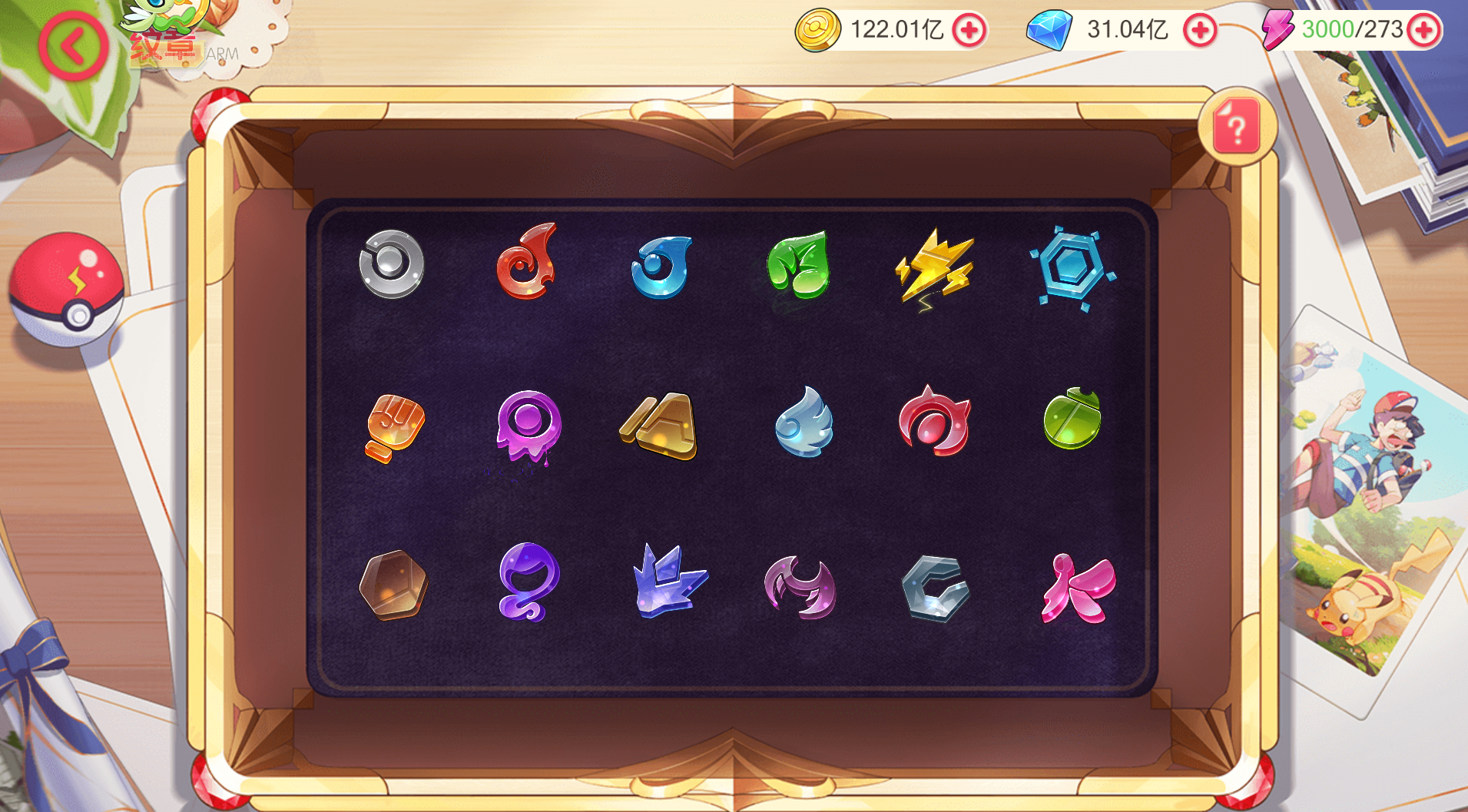Go back with the red arrow button
This screenshot has height=812, width=1468.
(73, 47)
